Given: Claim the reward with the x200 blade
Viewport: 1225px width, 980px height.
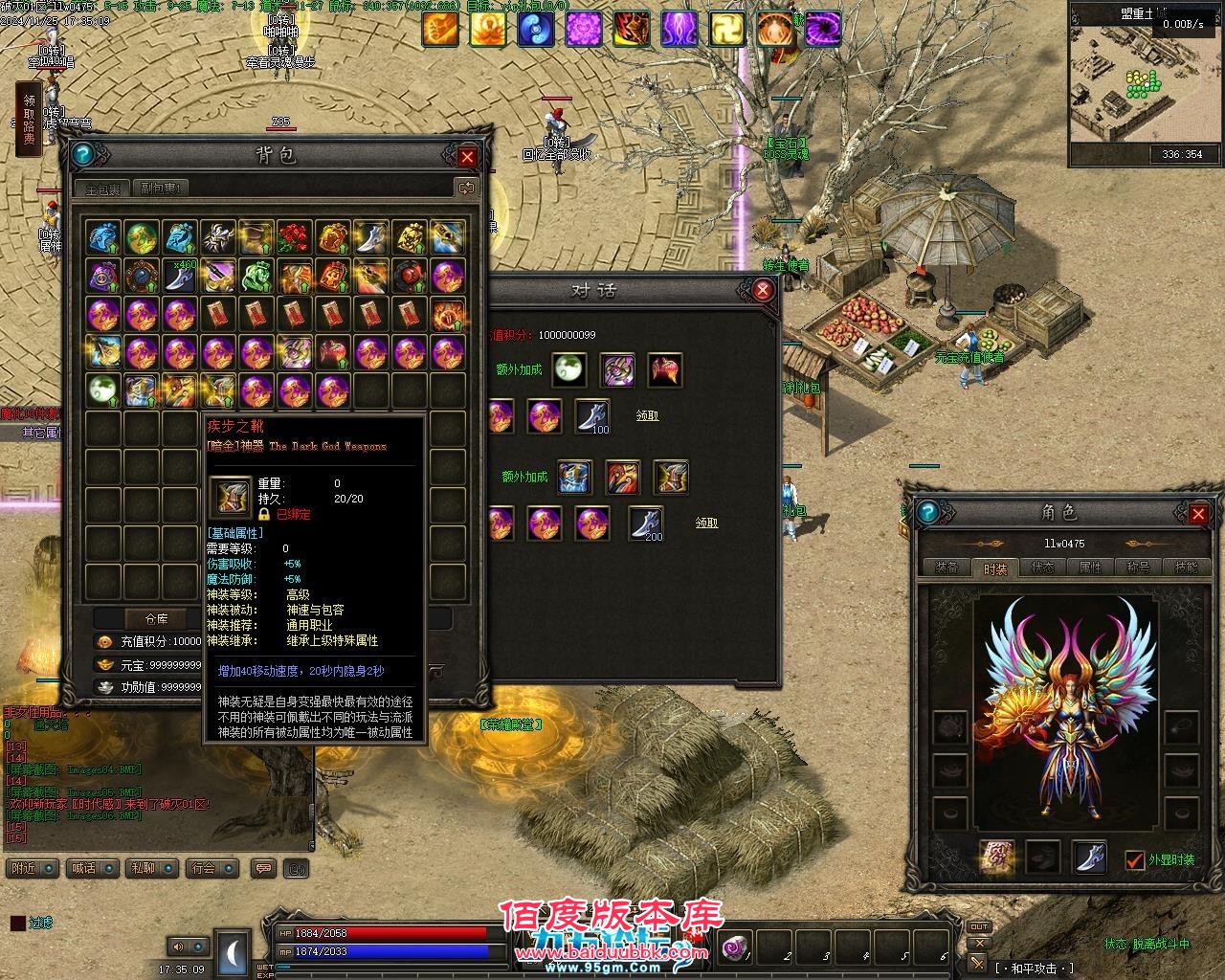Looking at the screenshot, I should click(x=706, y=523).
